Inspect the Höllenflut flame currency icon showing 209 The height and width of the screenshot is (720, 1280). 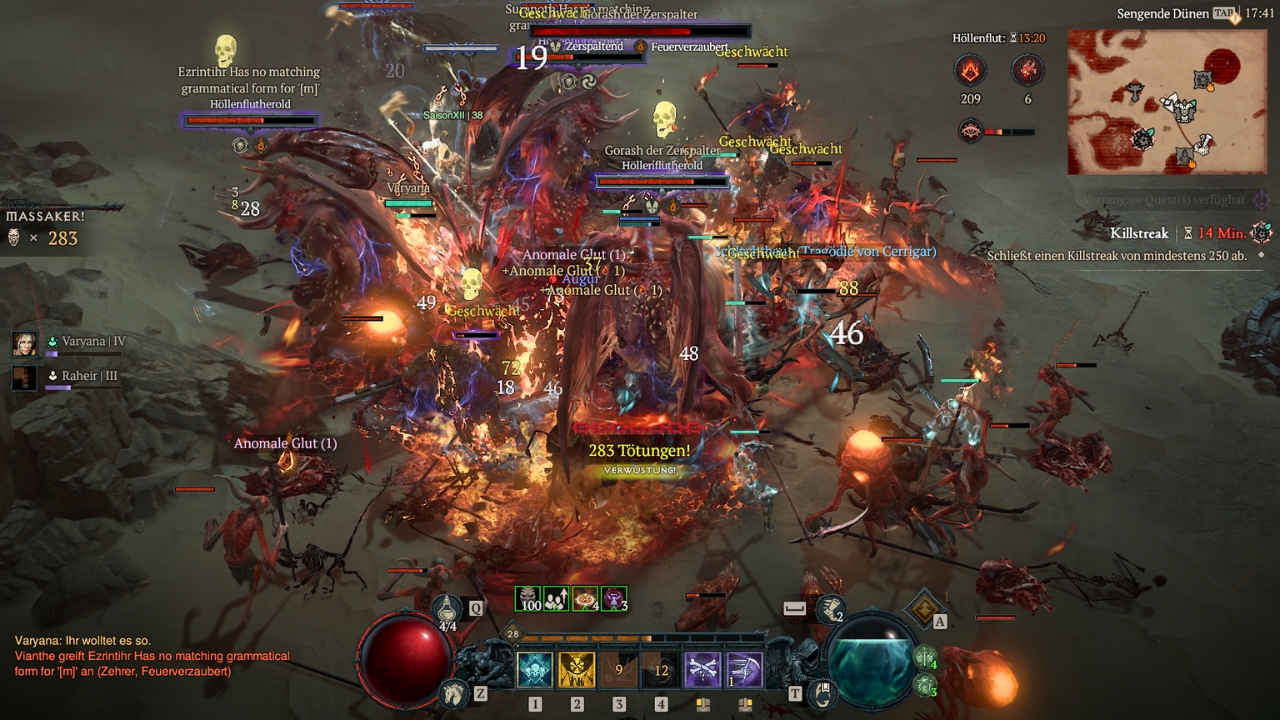970,70
